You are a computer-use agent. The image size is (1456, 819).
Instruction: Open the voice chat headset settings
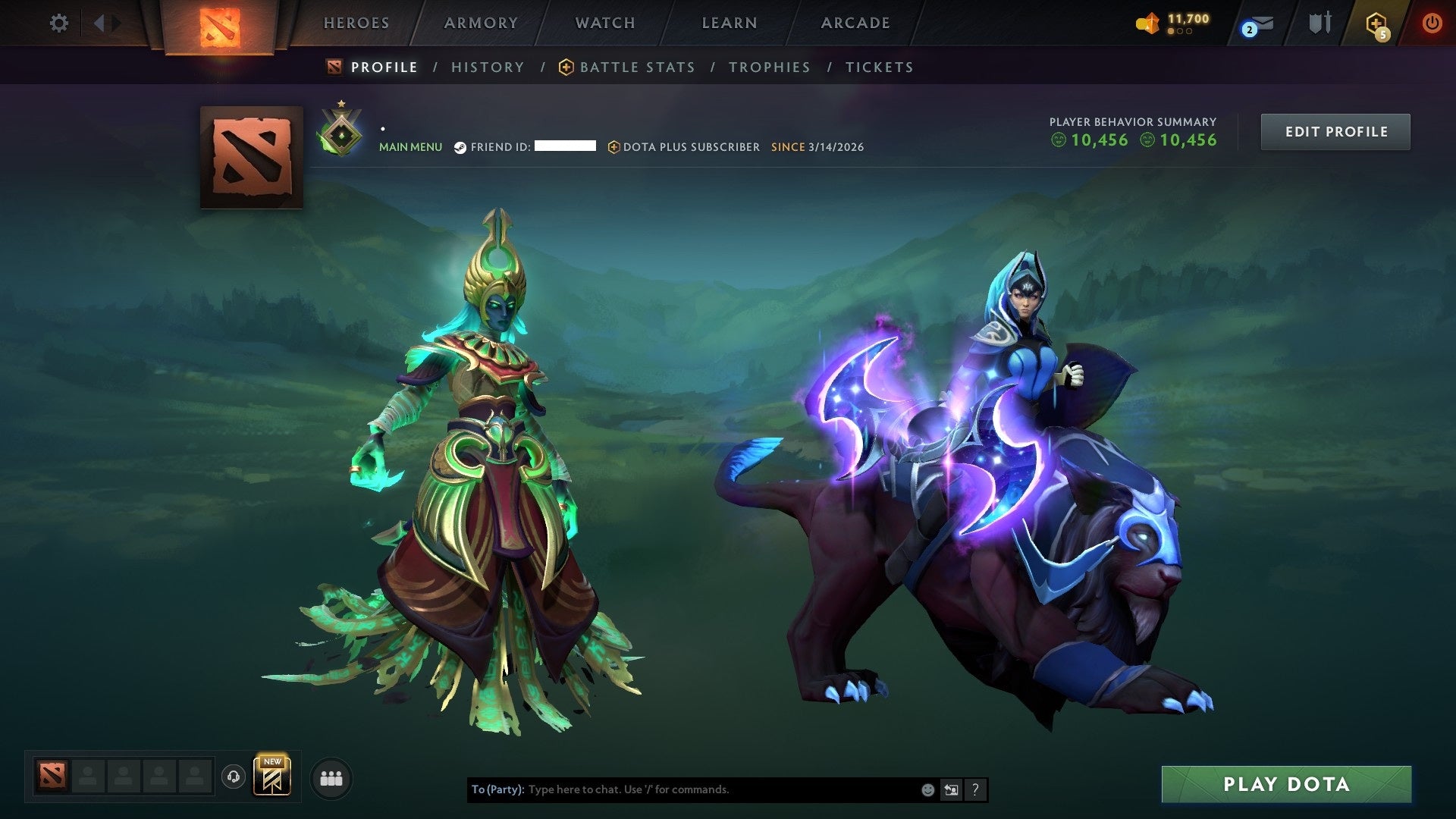234,777
